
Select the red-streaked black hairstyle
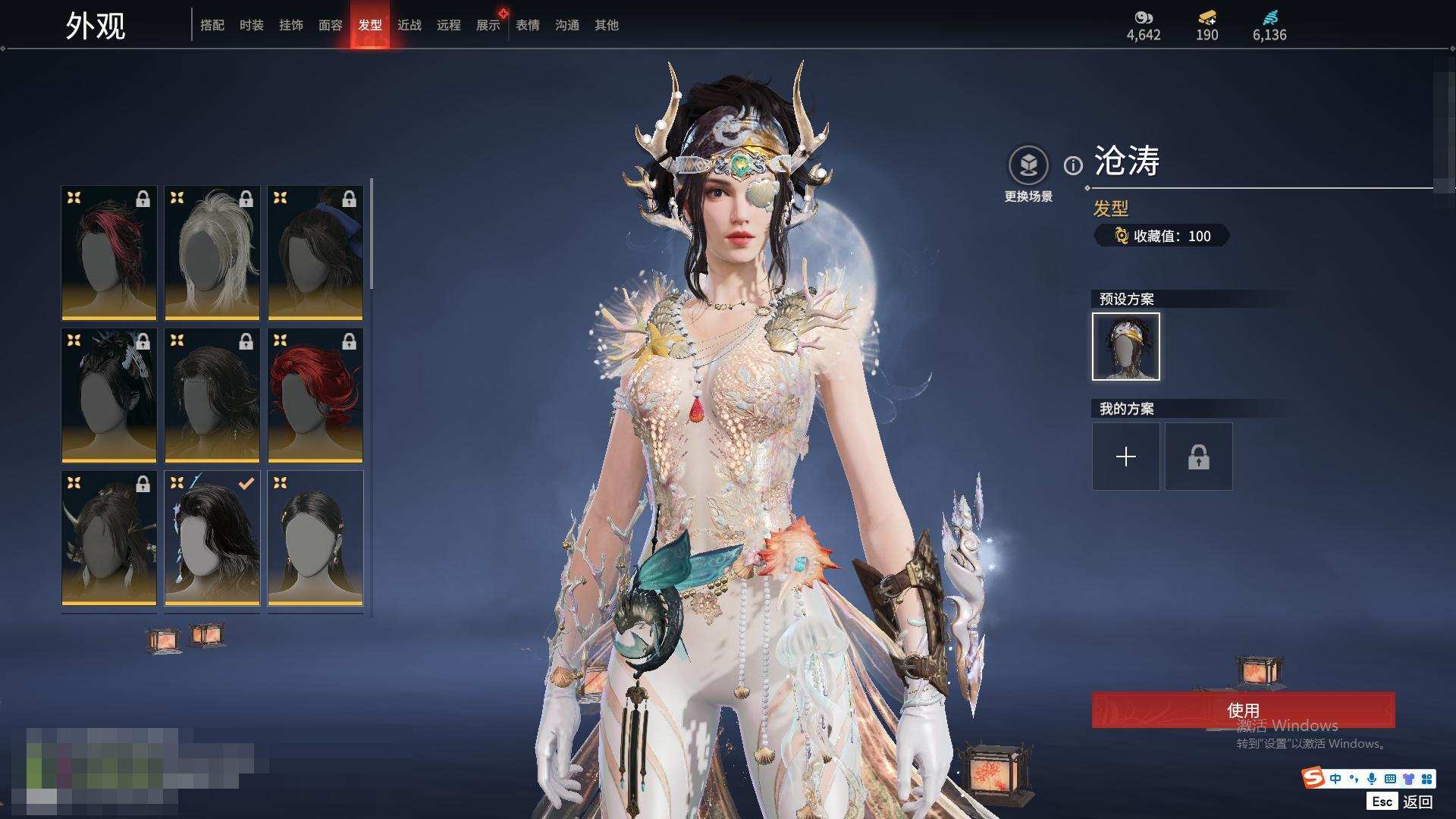[x=109, y=253]
